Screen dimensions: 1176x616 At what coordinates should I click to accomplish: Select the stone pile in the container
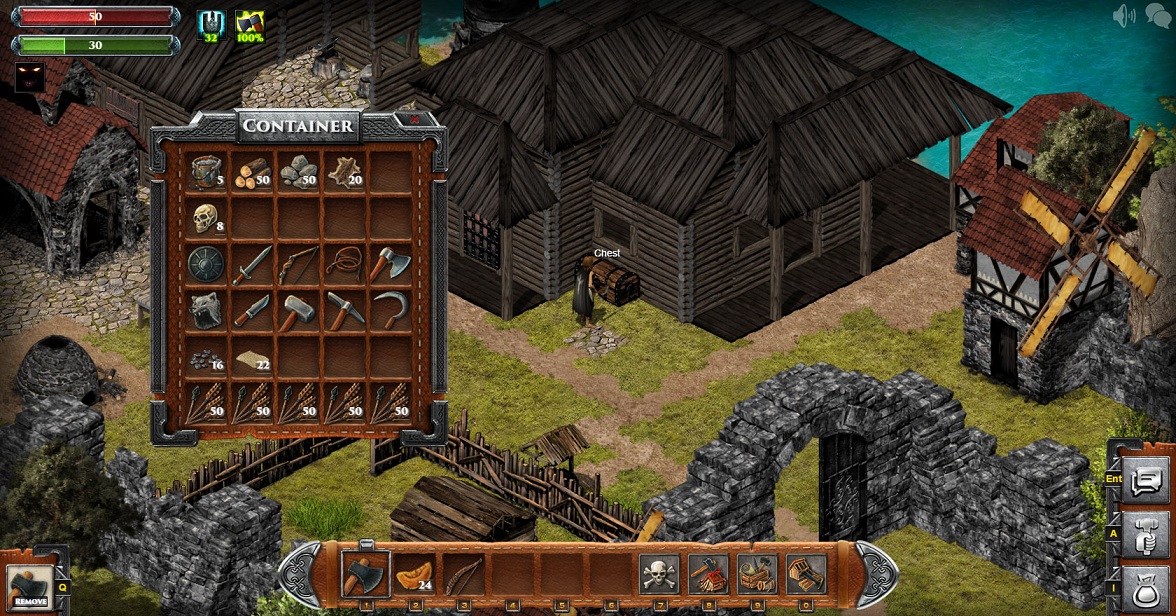tap(297, 173)
